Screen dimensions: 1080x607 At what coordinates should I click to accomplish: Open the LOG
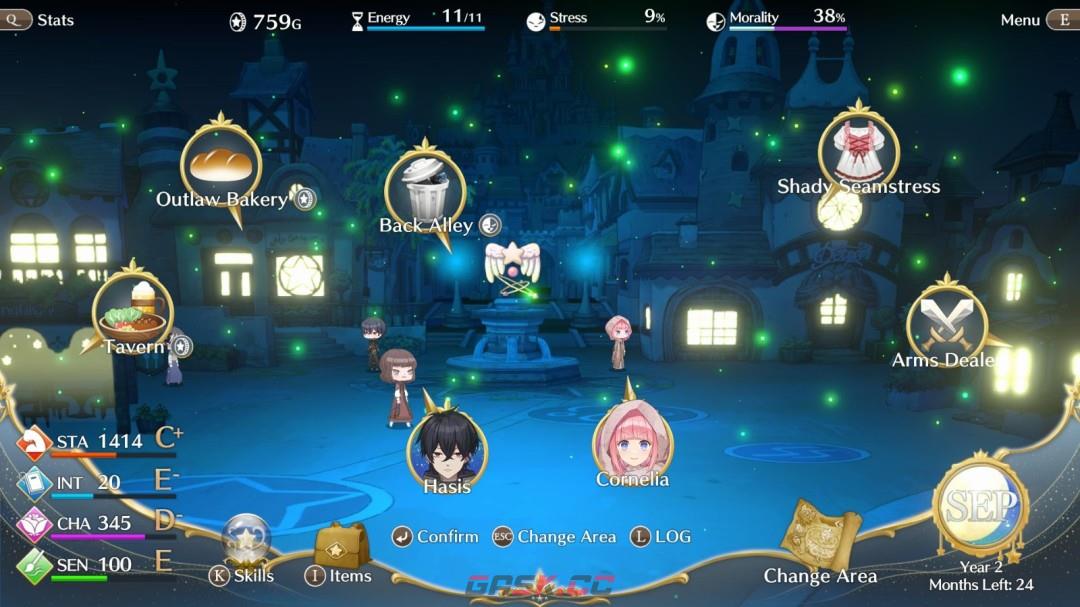click(661, 537)
